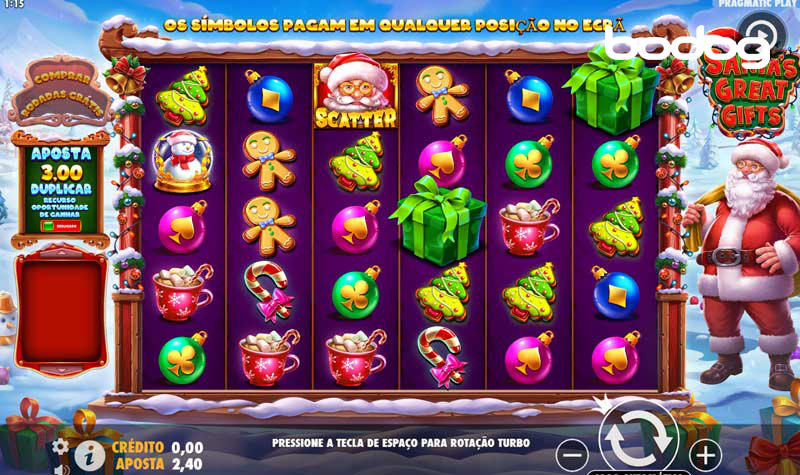The height and width of the screenshot is (475, 800).
Task: Toggle the Duplicar ante bet switch
Action: coord(48,226)
